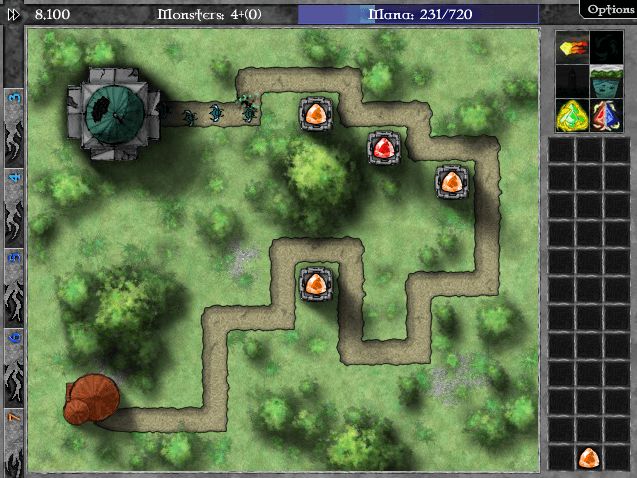The image size is (637, 478).
Task: Choose the wave 6 stone
Action: [14, 350]
